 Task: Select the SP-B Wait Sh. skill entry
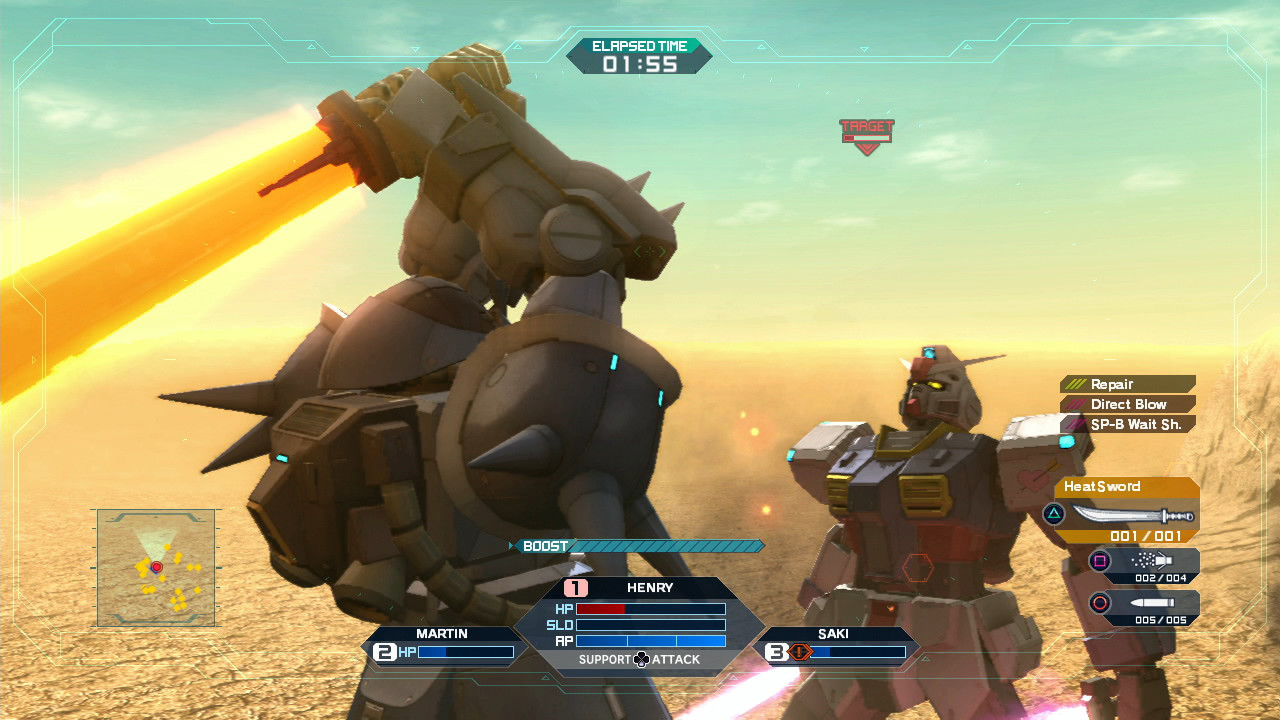[1128, 424]
